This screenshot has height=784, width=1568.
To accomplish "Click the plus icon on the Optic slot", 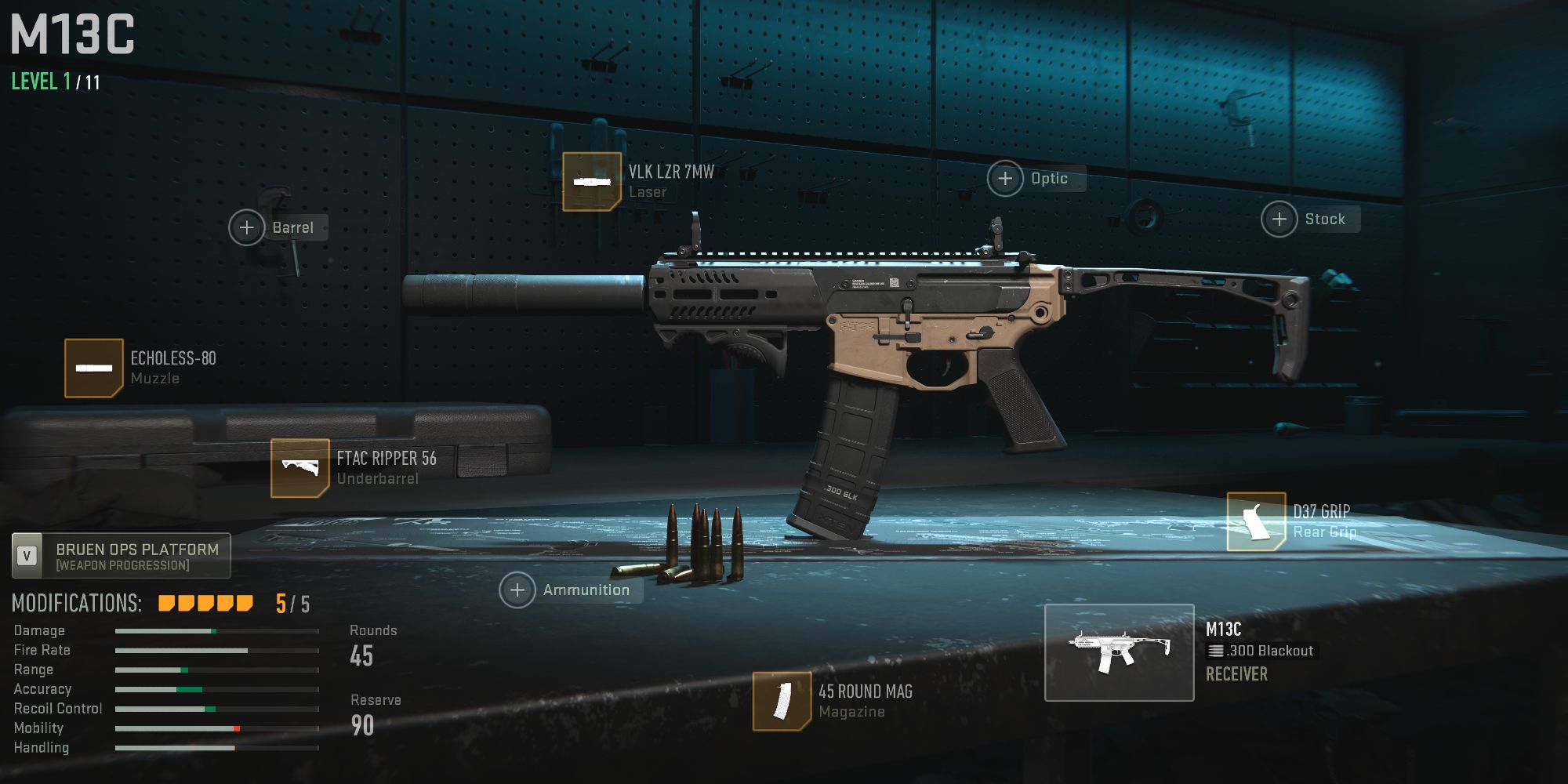I will point(1004,178).
